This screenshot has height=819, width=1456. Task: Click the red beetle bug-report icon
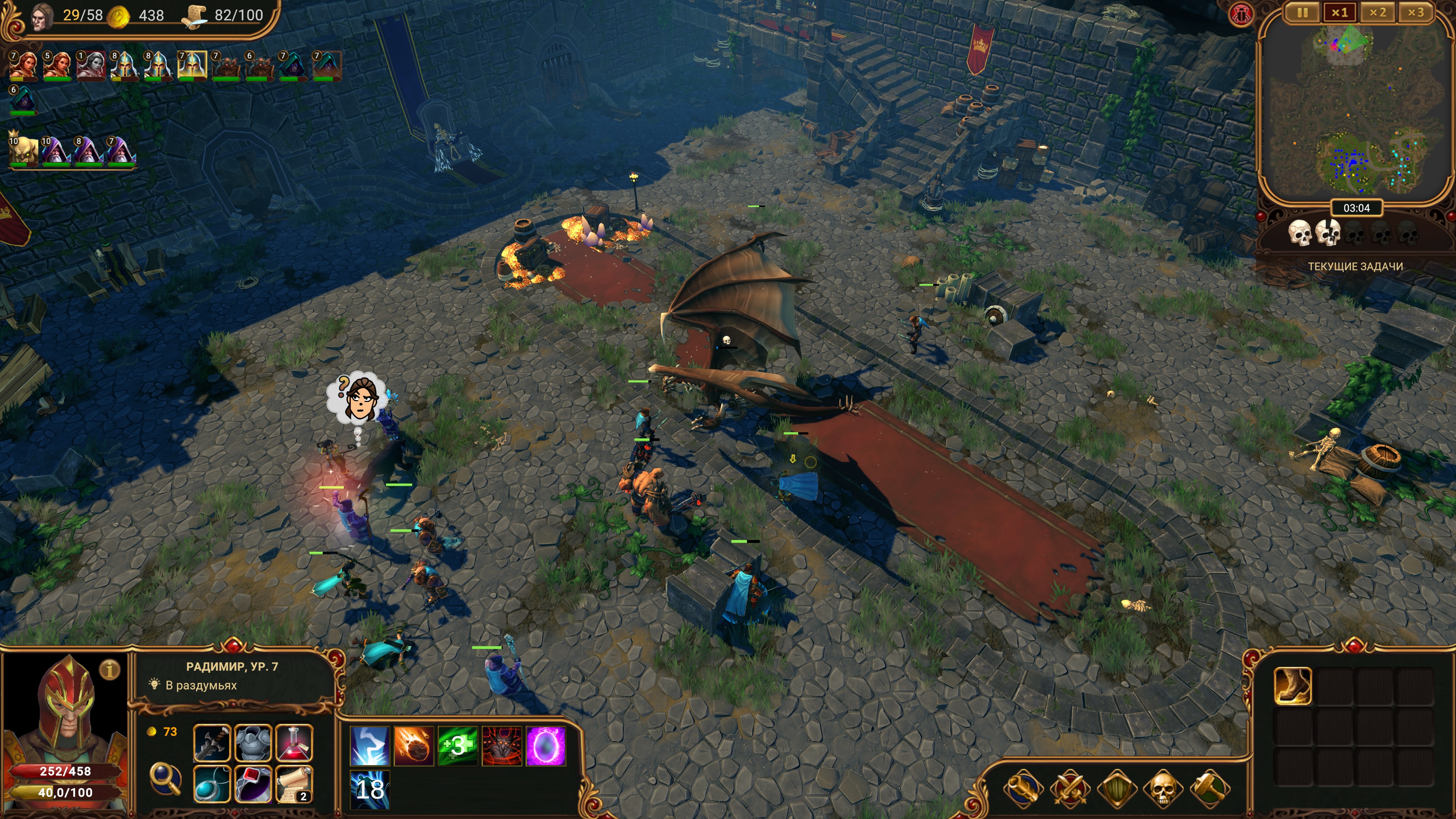[x=1241, y=15]
